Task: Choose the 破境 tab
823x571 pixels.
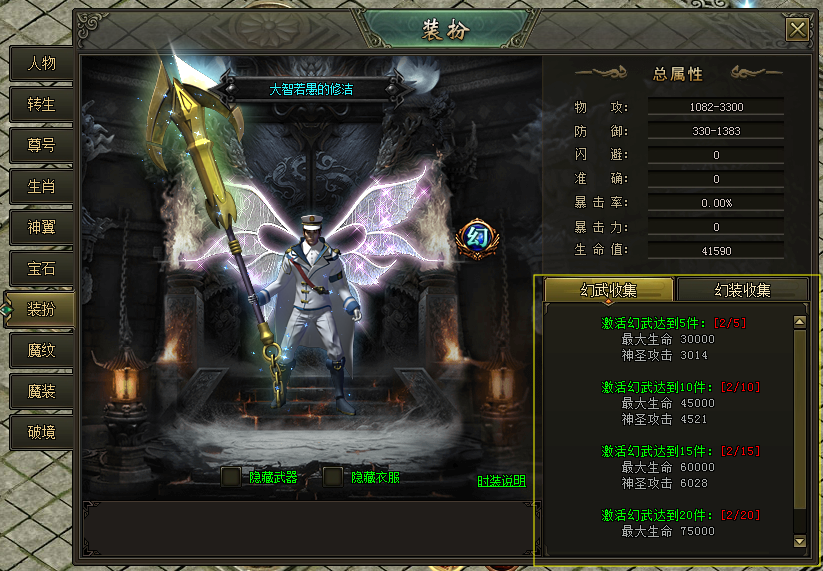Action: 41,432
